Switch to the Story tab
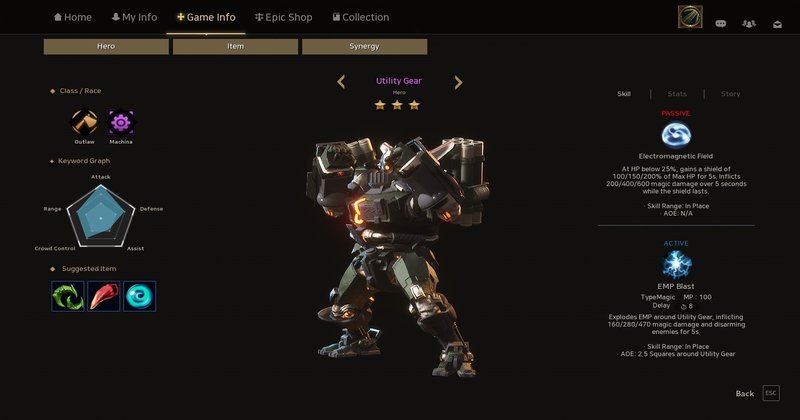 [x=730, y=94]
